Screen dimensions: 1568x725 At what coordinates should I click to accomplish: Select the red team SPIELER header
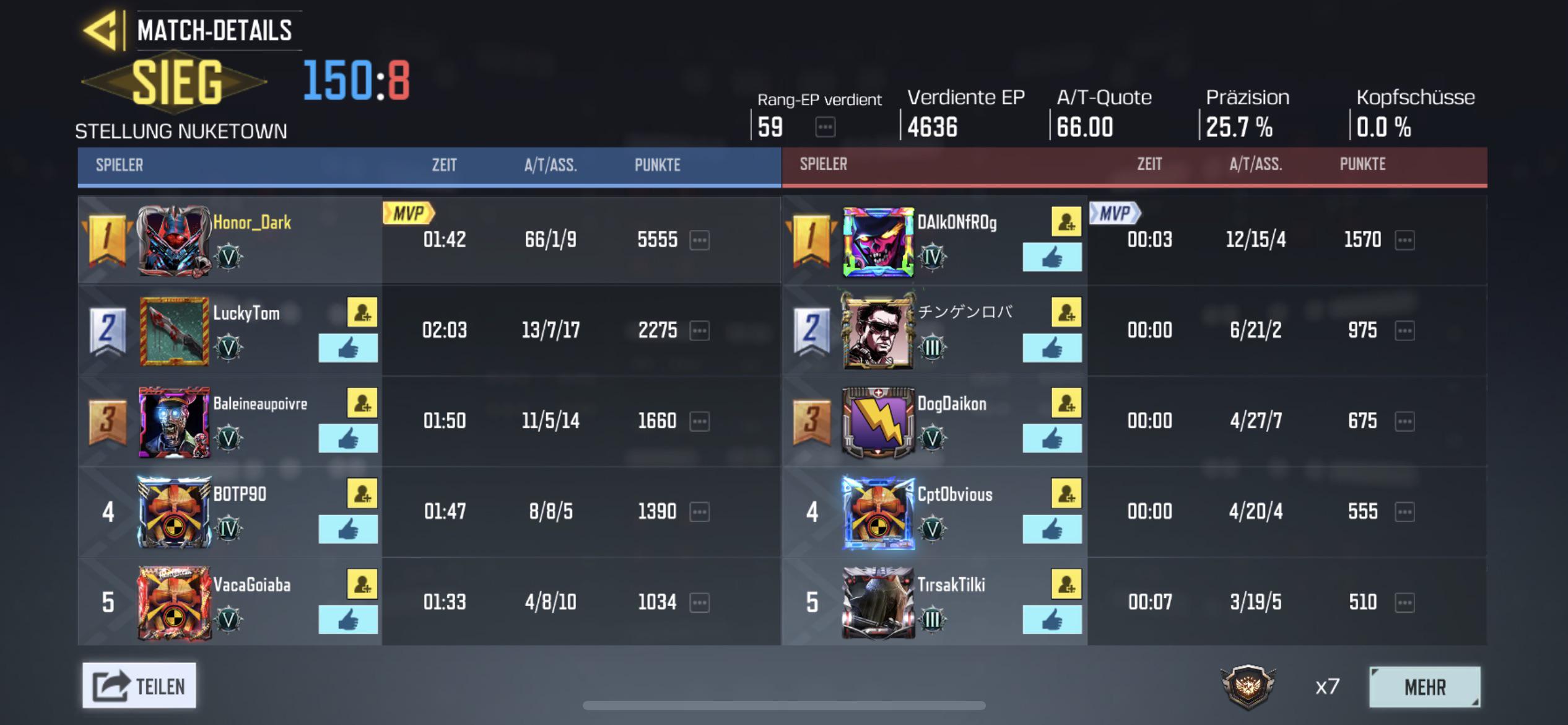pyautogui.click(x=822, y=164)
